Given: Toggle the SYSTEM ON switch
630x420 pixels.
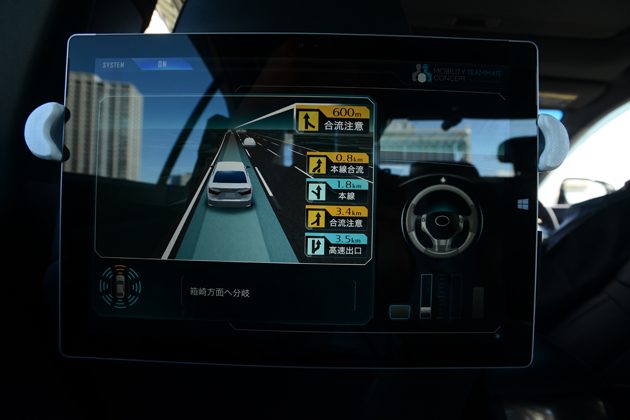Looking at the screenshot, I should coord(162,66).
